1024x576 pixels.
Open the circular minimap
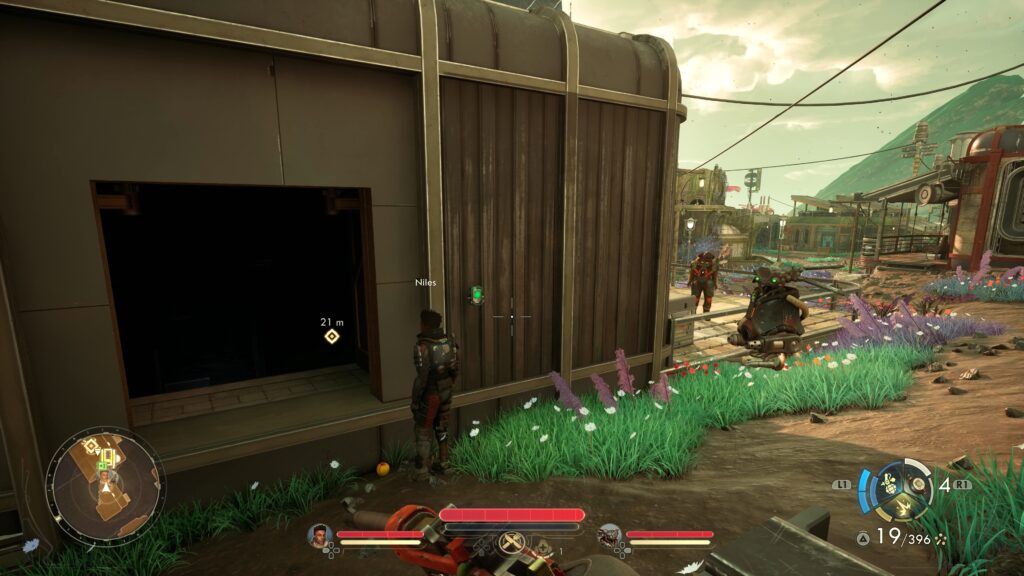coord(105,486)
